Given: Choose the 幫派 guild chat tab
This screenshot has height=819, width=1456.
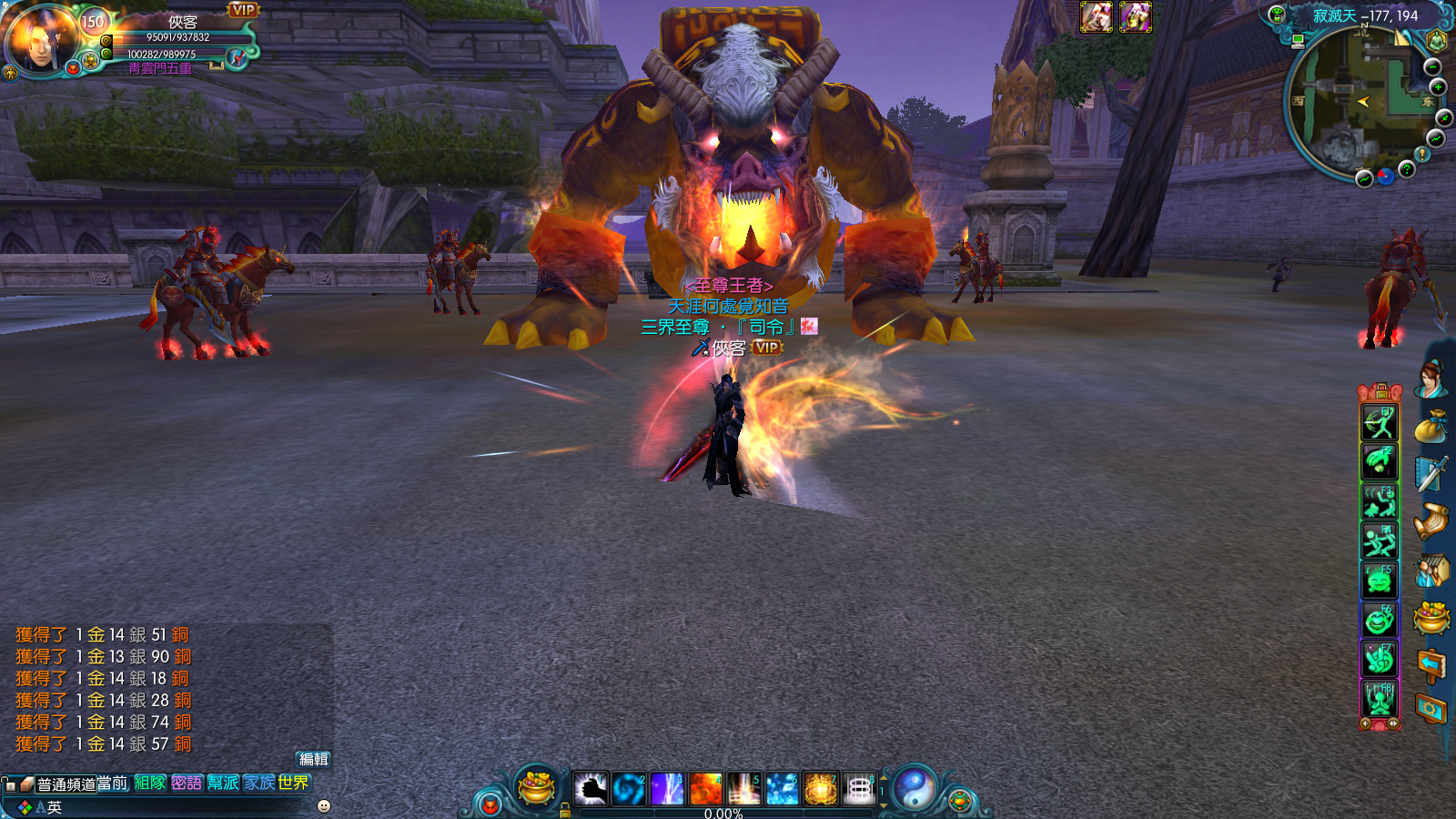Looking at the screenshot, I should click(223, 783).
